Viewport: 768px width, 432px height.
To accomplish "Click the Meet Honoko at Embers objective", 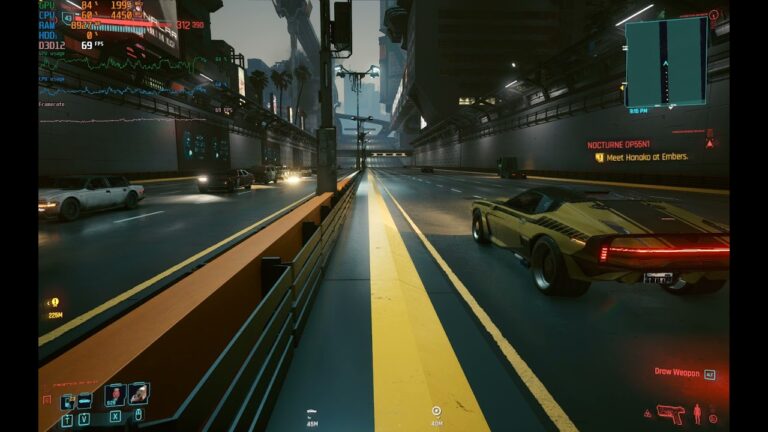I will (x=646, y=157).
